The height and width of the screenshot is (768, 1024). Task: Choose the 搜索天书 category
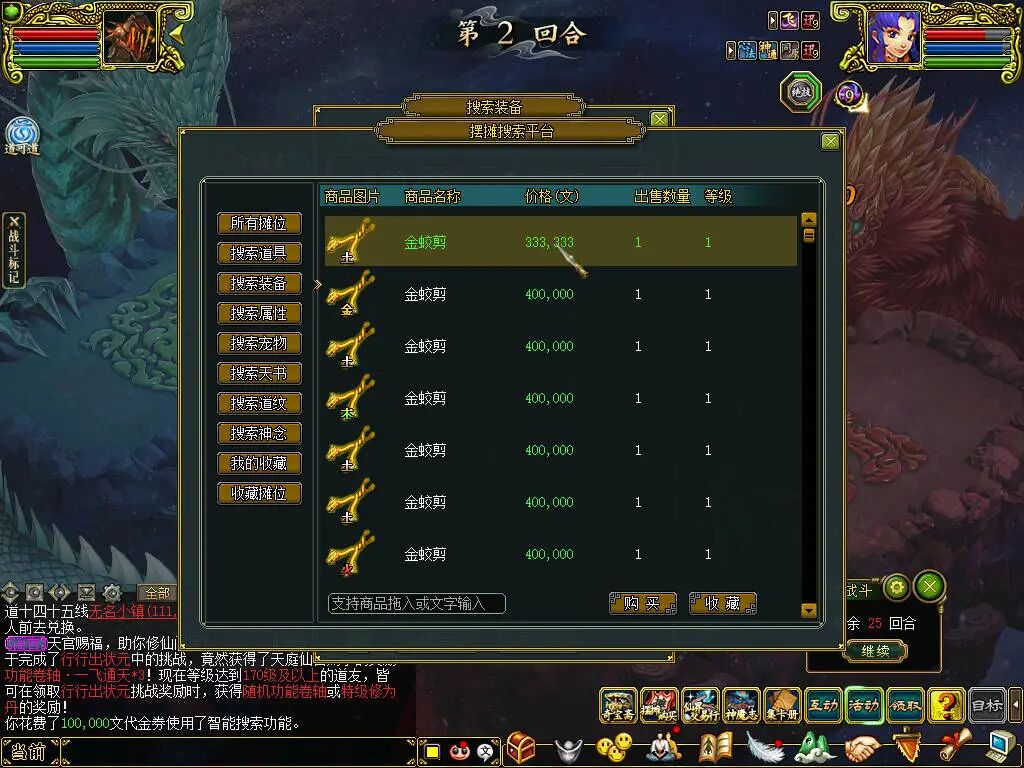click(x=259, y=373)
